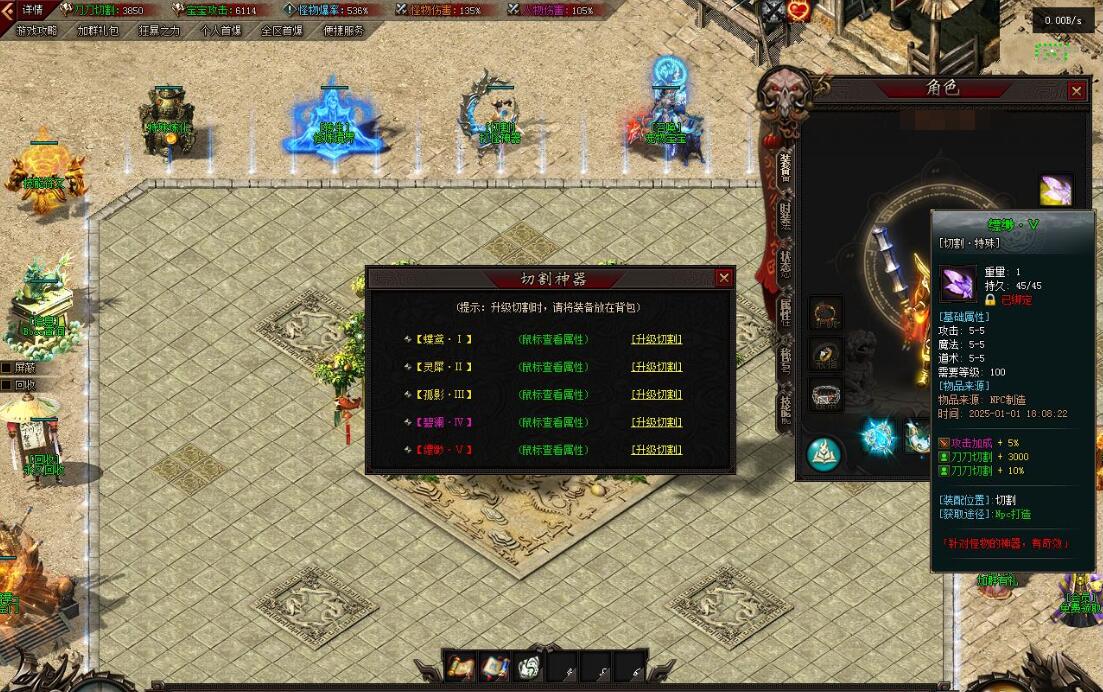Close the 切割神器 dialog
The height and width of the screenshot is (692, 1103).
(x=724, y=277)
